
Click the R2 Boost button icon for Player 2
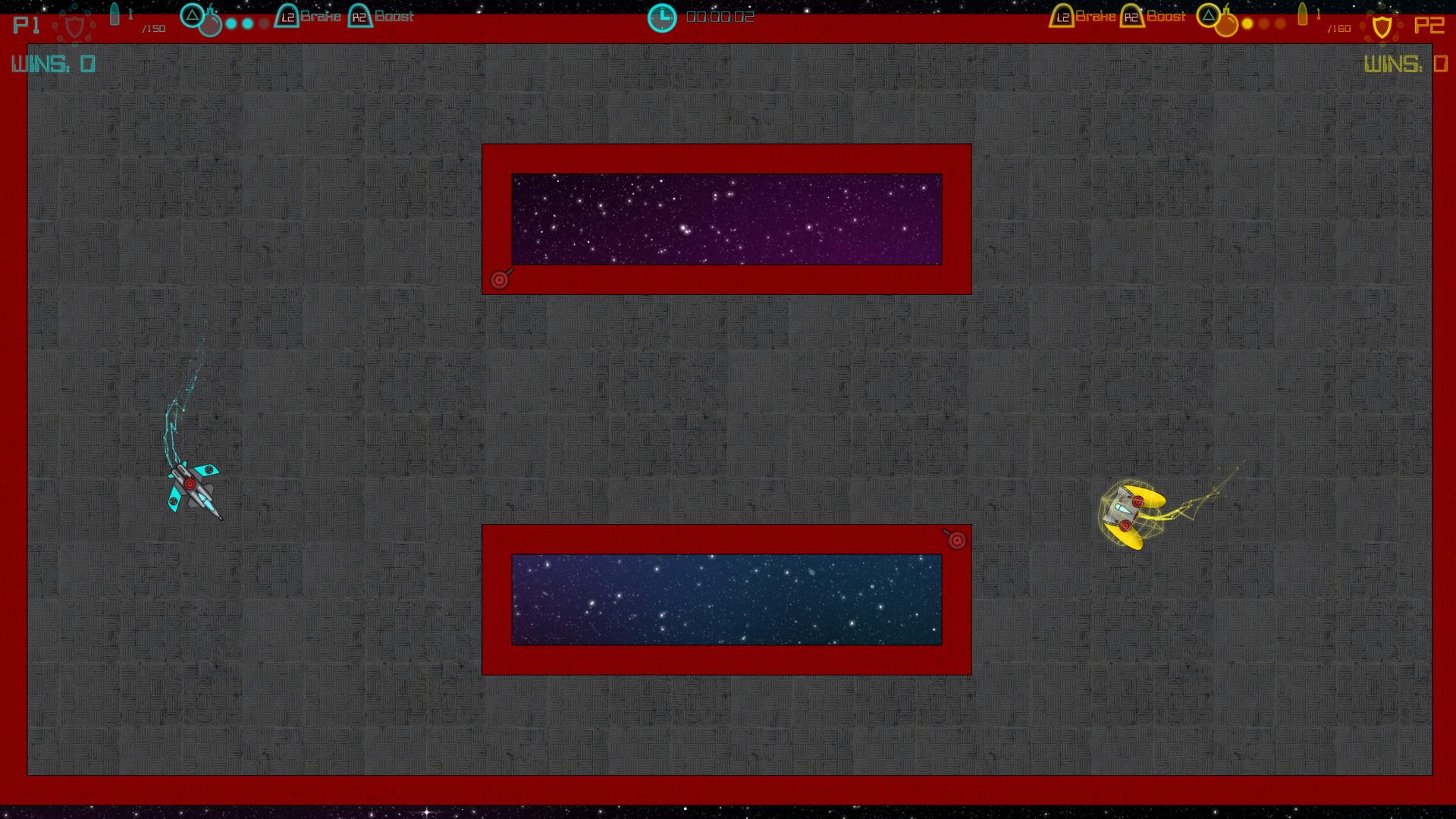click(1132, 16)
